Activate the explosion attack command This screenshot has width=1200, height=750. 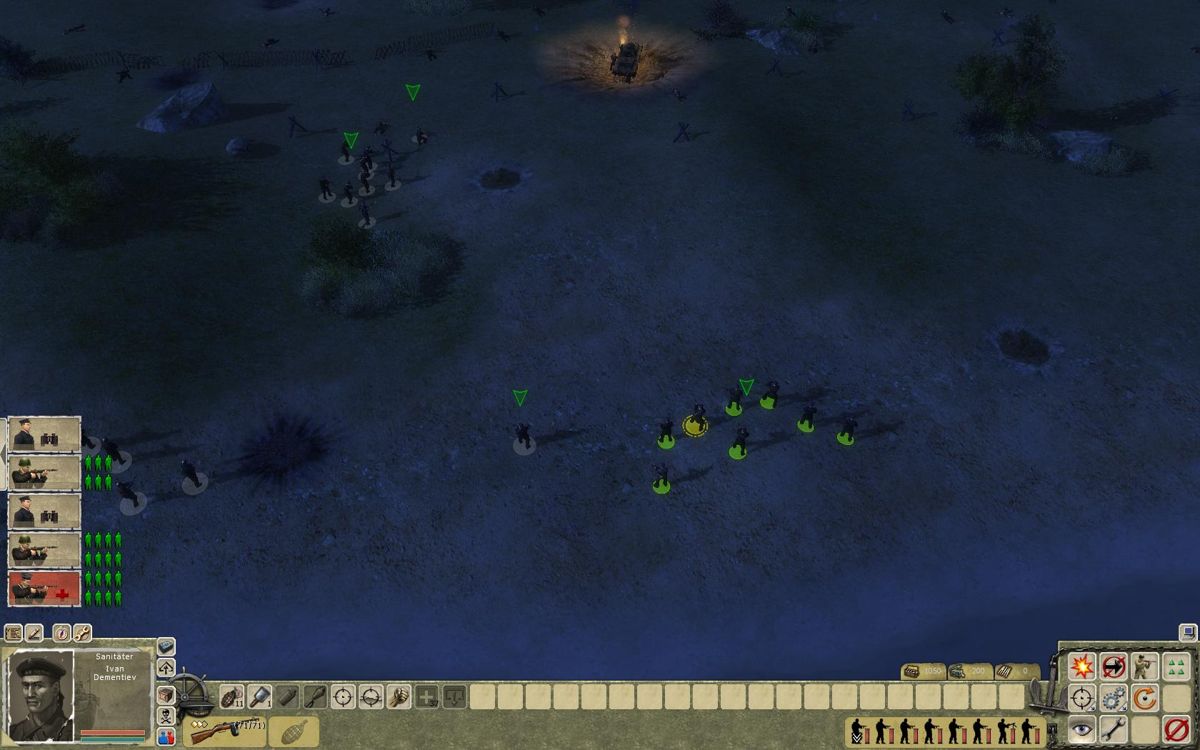pos(1082,666)
